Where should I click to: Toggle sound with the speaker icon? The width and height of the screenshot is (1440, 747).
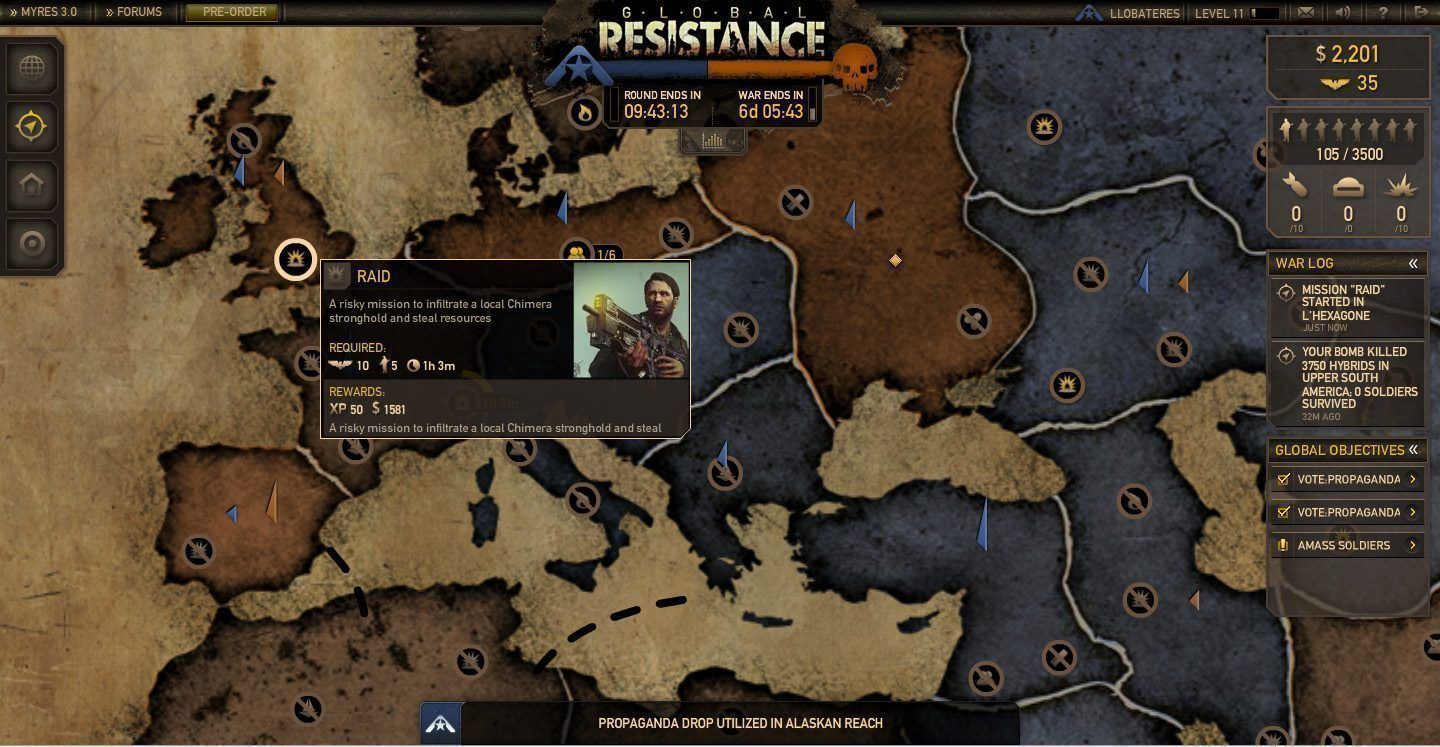(1343, 13)
